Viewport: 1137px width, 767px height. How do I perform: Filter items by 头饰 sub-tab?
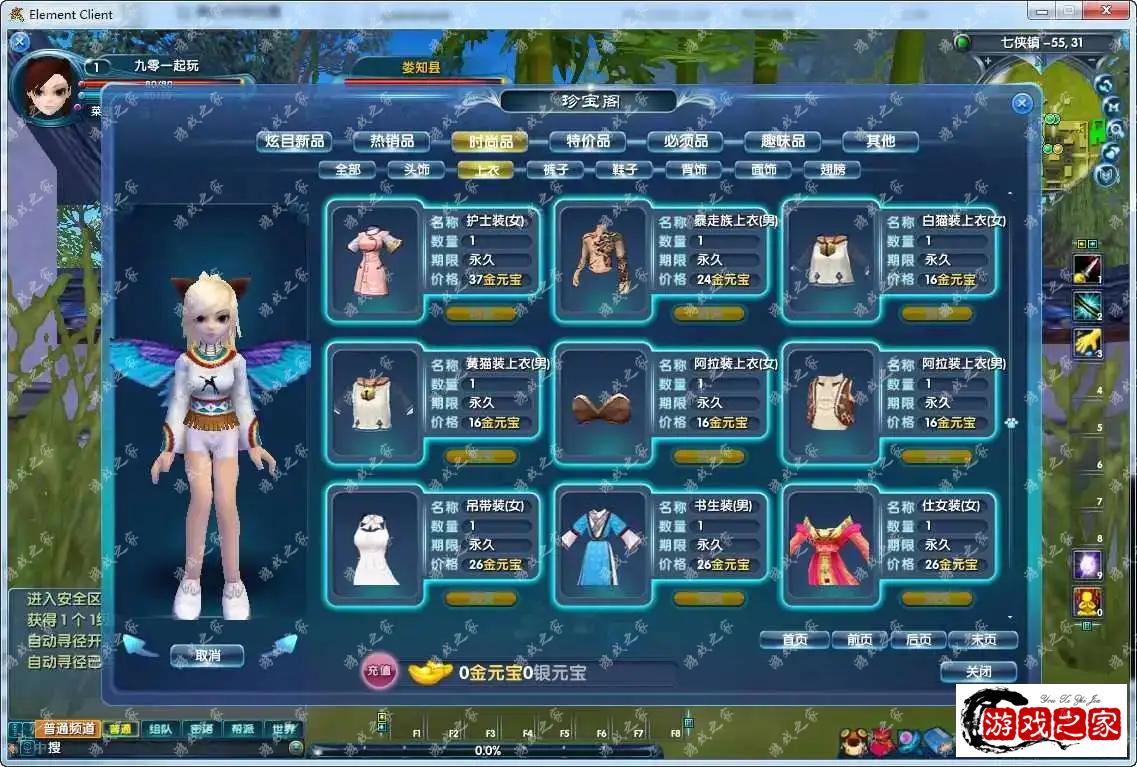pos(416,170)
